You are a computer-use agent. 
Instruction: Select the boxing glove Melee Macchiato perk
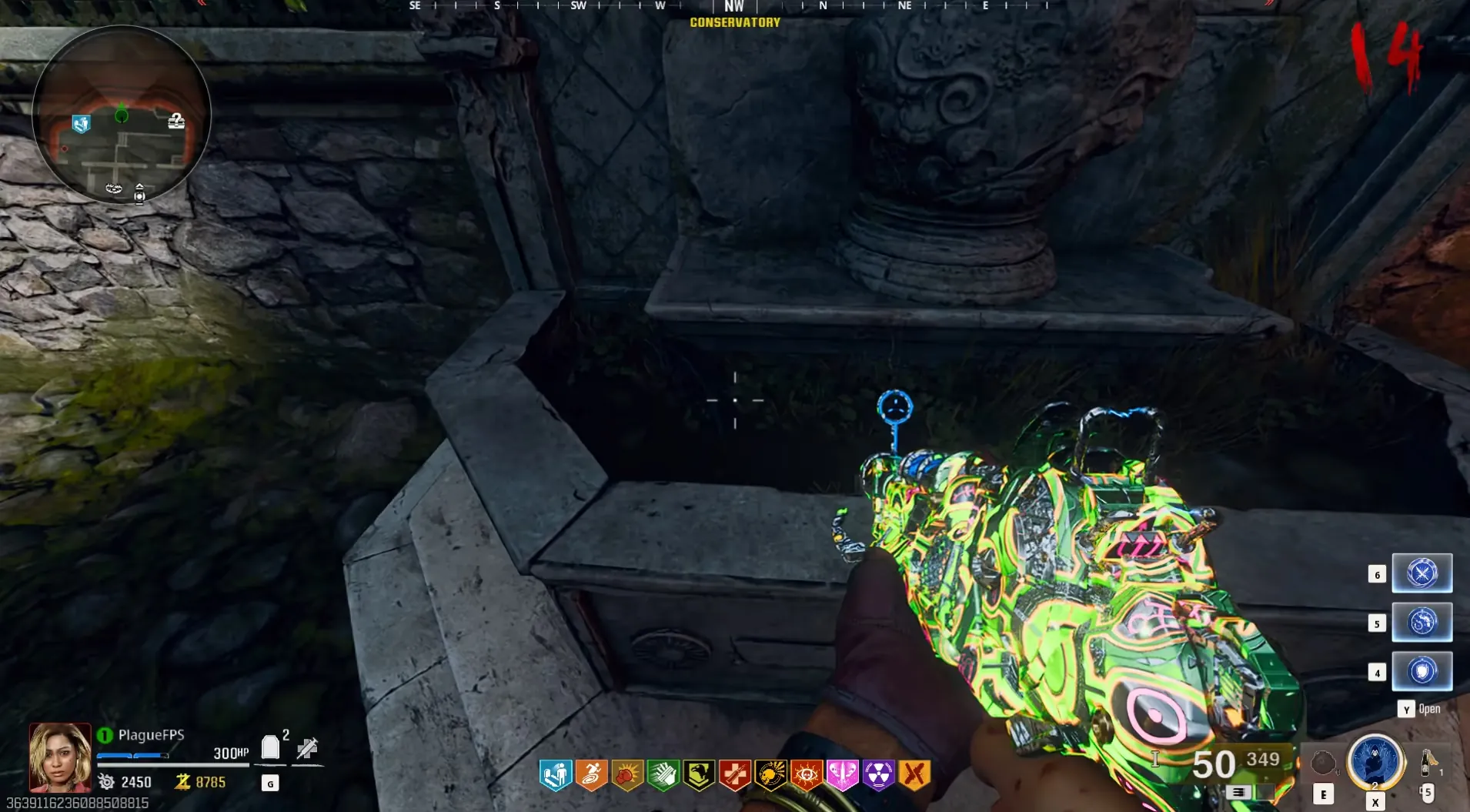tap(627, 775)
